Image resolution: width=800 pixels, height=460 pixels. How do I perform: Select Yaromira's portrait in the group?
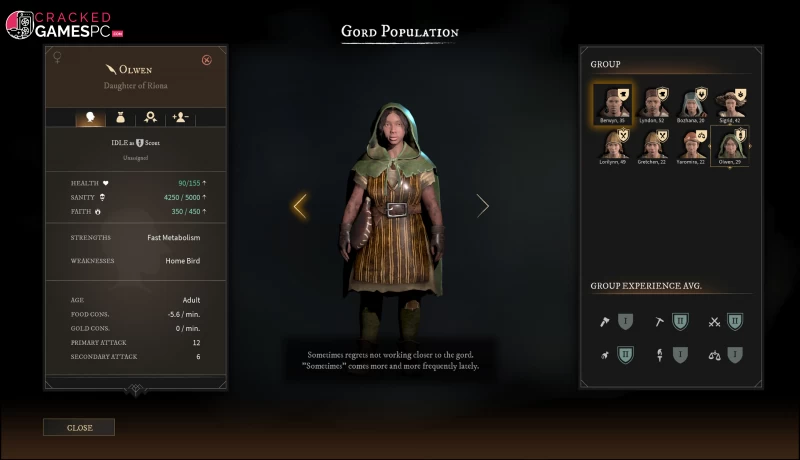tap(692, 144)
